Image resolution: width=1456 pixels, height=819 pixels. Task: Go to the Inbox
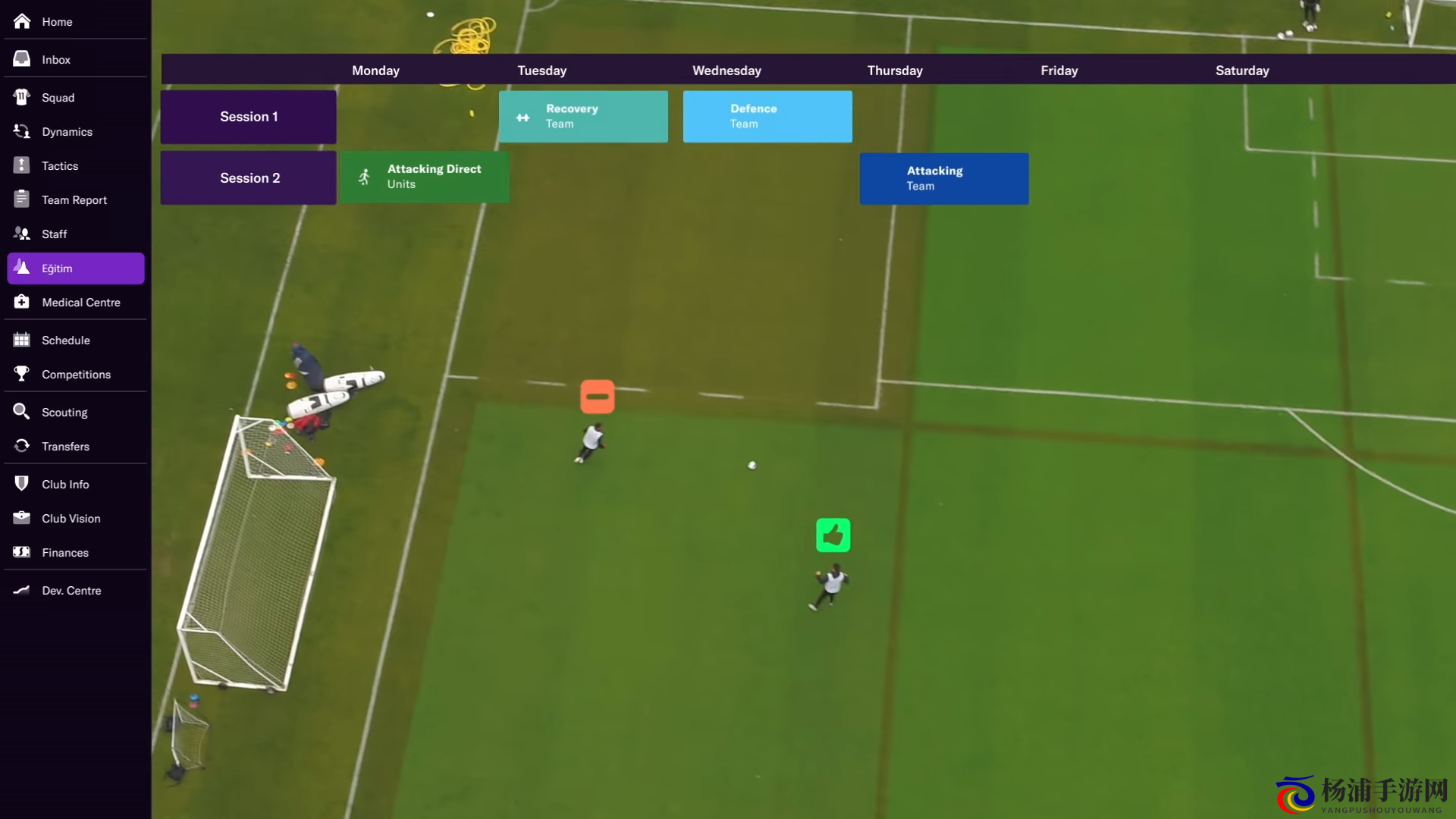(x=56, y=60)
